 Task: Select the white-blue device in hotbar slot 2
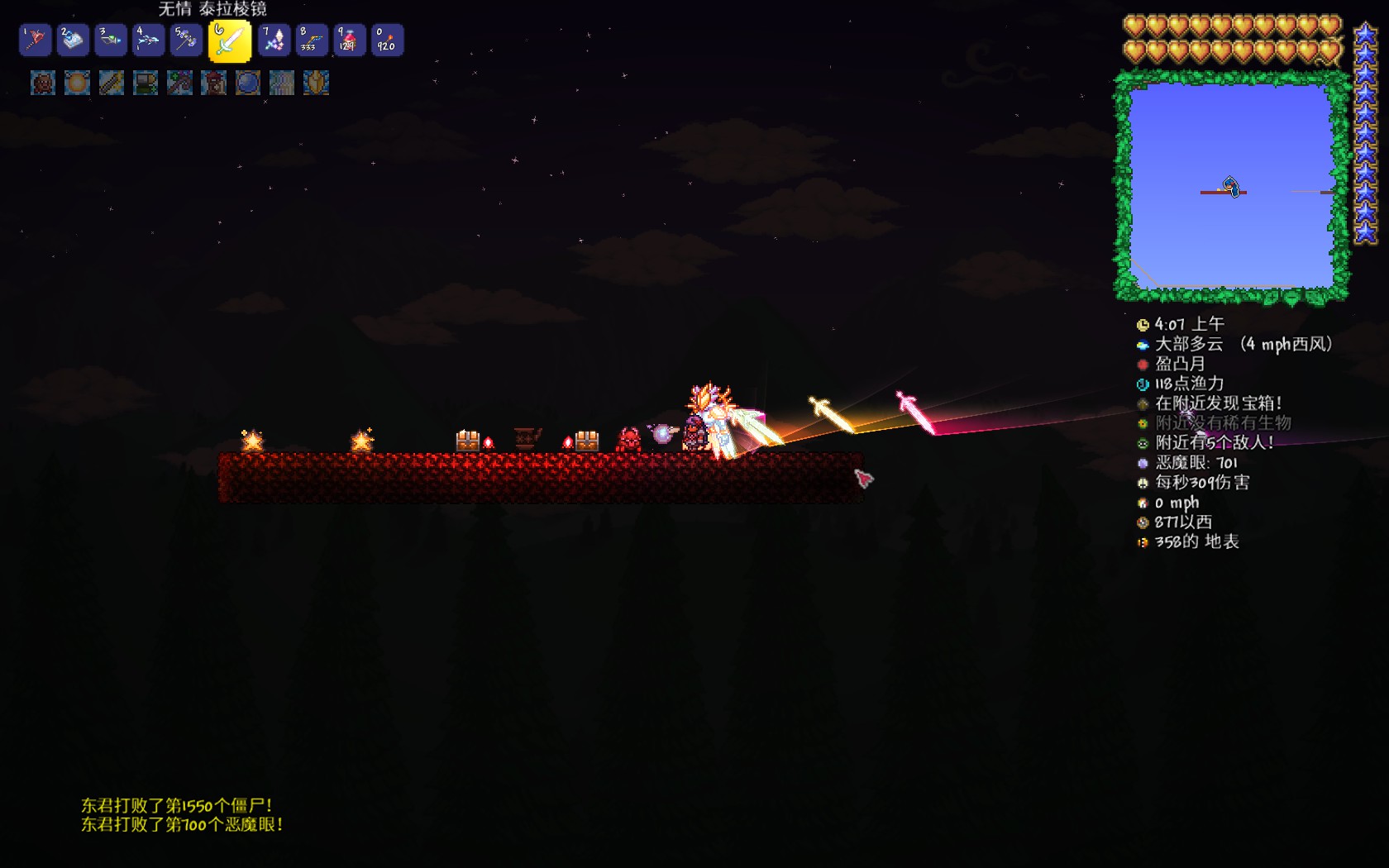73,40
